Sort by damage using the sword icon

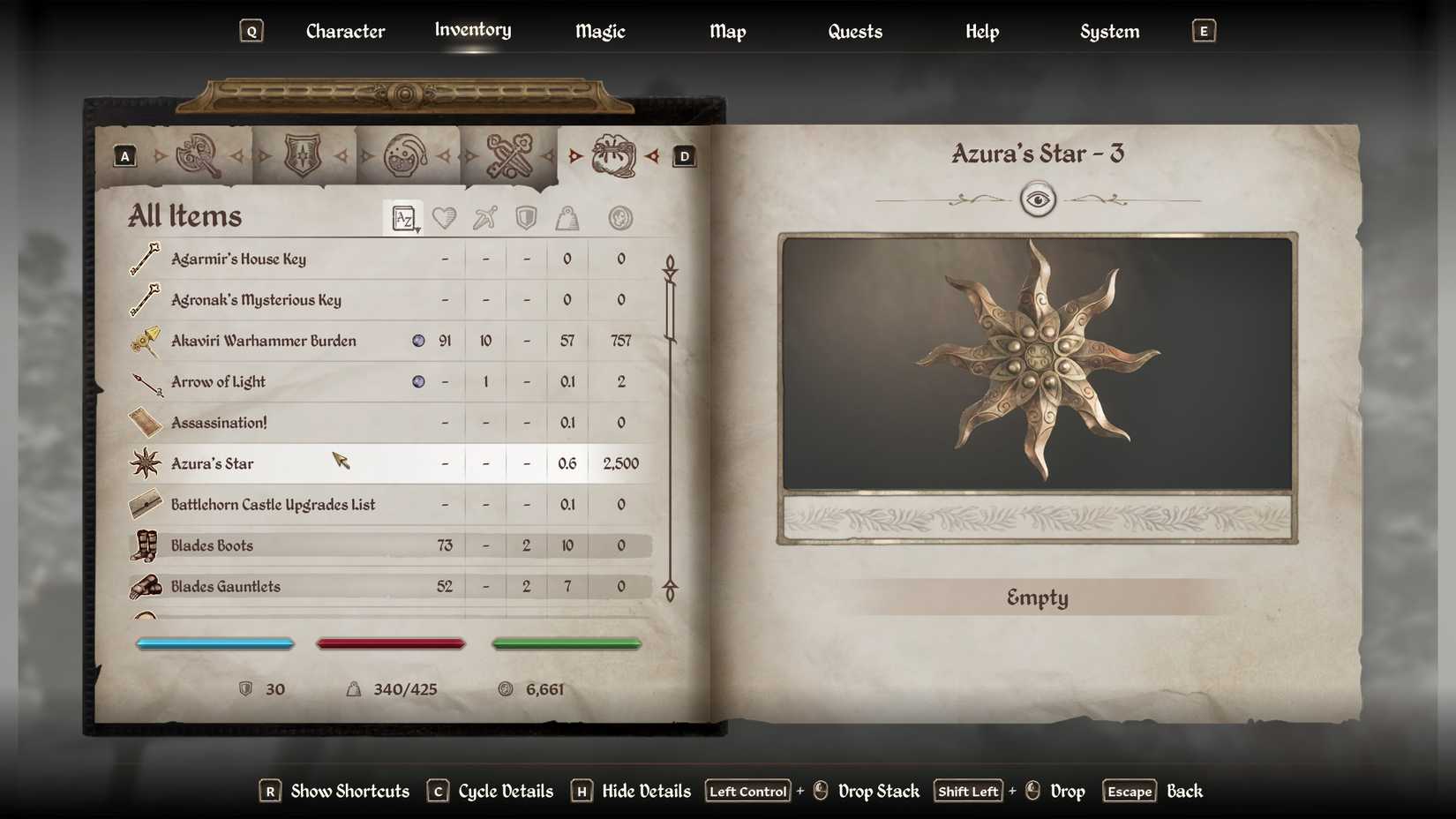(x=484, y=217)
